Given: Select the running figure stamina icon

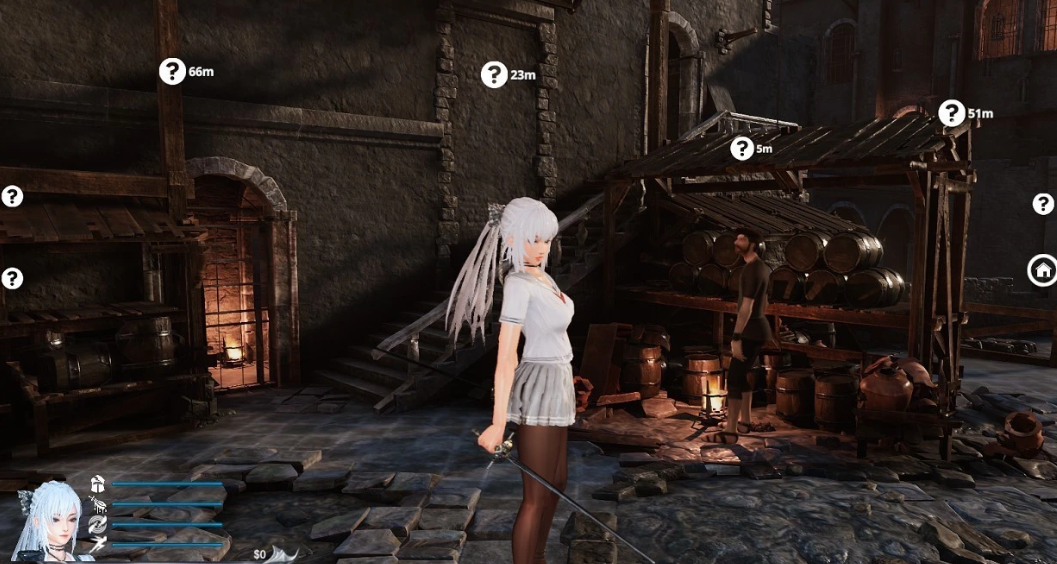Looking at the screenshot, I should click(98, 544).
